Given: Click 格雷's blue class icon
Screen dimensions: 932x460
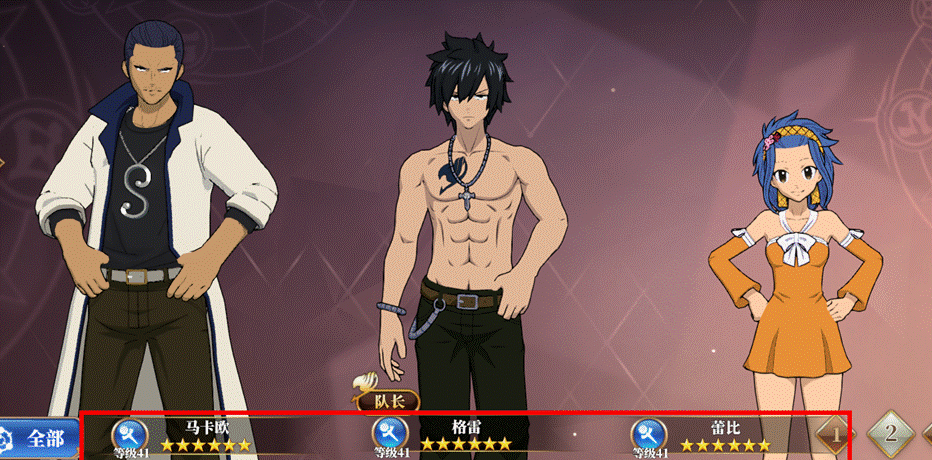Looking at the screenshot, I should [x=389, y=433].
